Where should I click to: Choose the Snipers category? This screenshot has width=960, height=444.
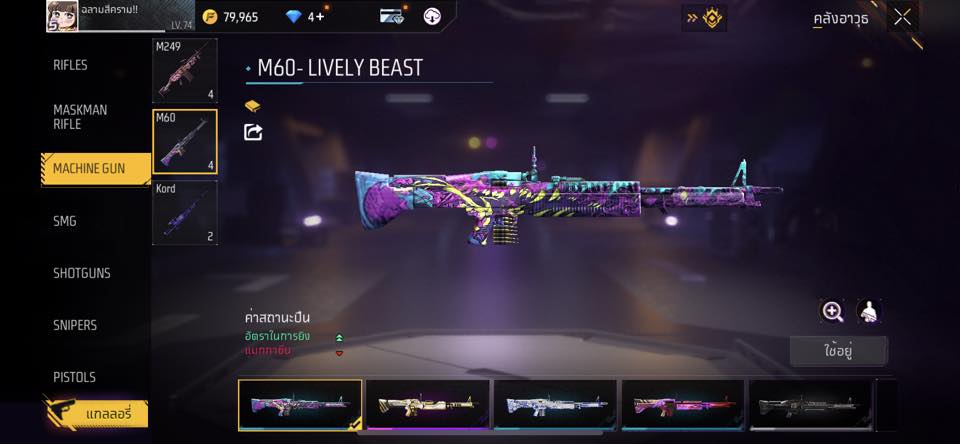tap(75, 325)
